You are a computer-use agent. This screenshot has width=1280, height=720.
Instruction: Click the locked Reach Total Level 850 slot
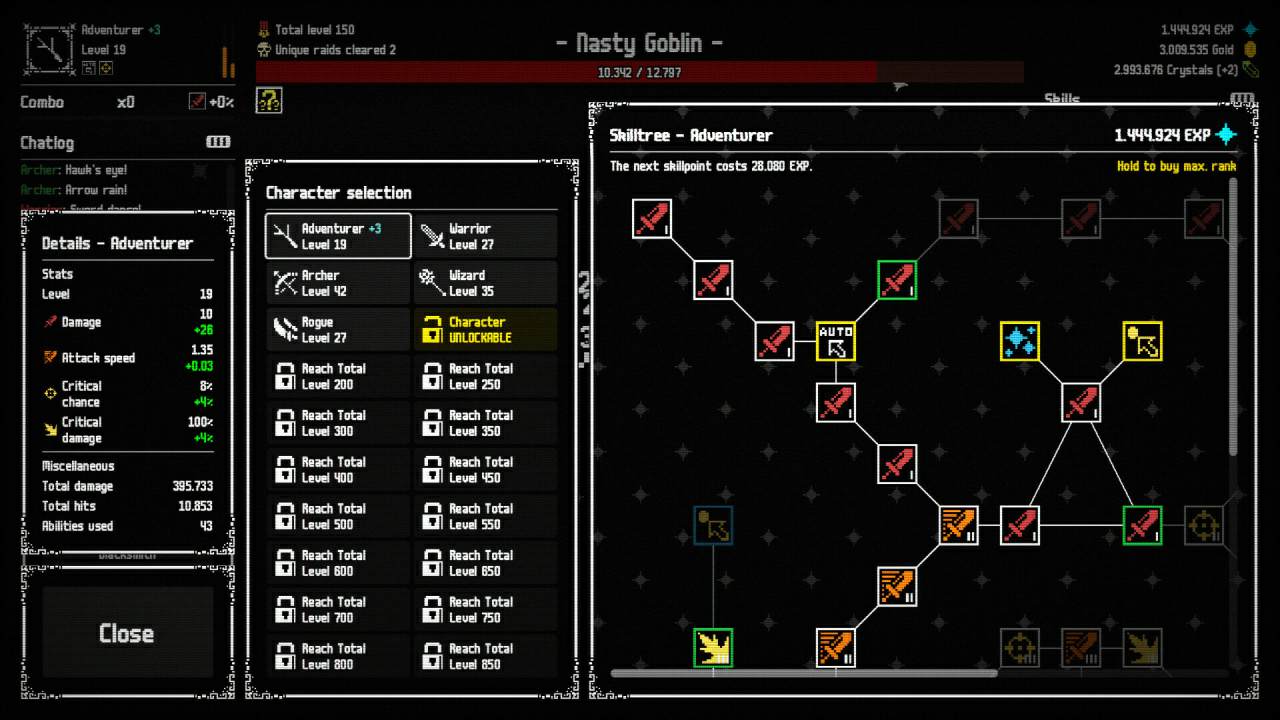click(486, 657)
